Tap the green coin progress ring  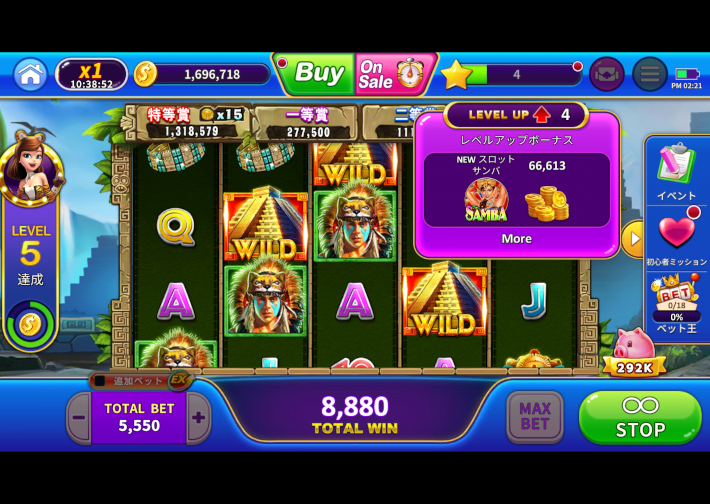tap(30, 322)
